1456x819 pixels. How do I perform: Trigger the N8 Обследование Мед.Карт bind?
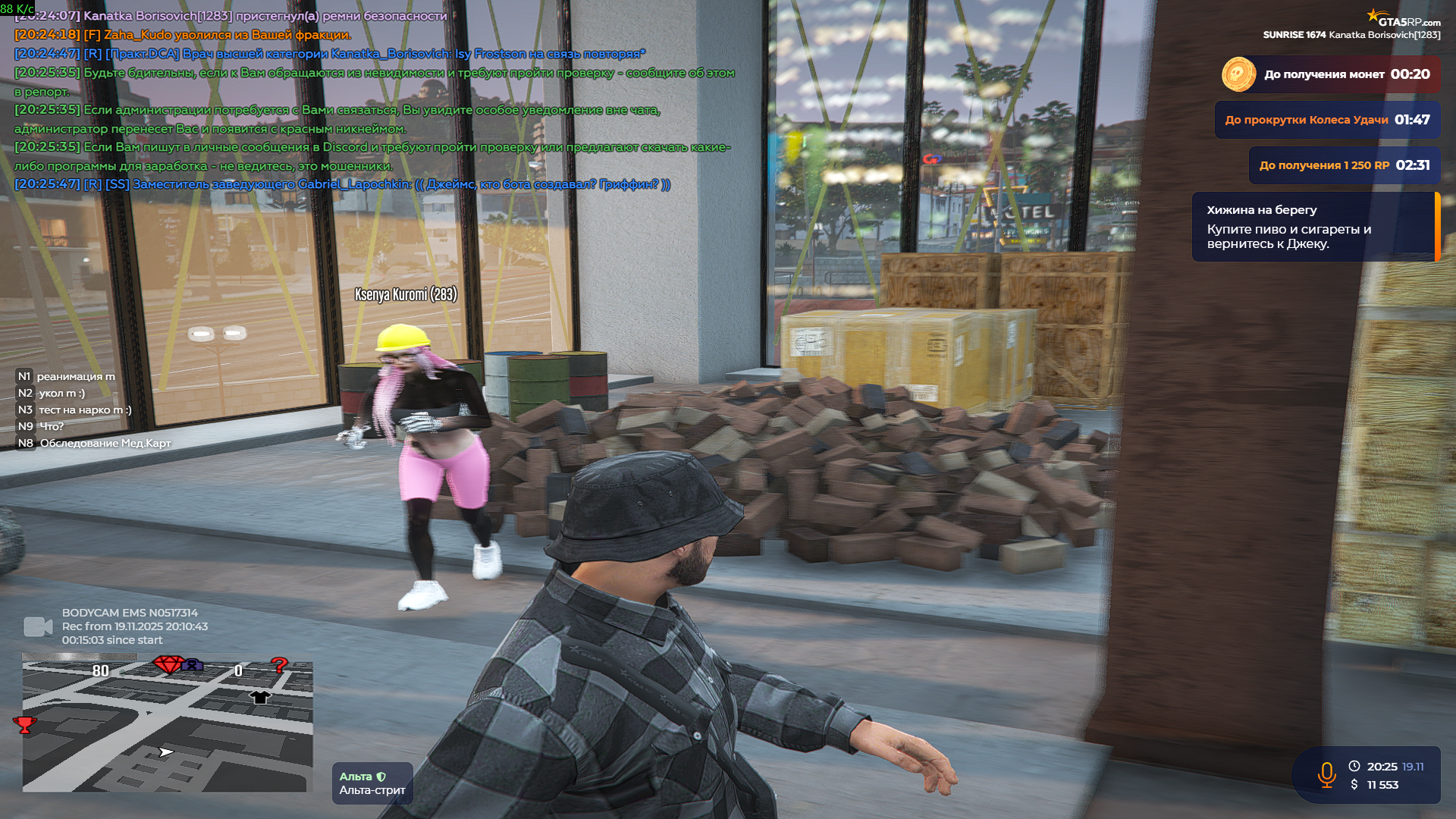click(x=94, y=443)
